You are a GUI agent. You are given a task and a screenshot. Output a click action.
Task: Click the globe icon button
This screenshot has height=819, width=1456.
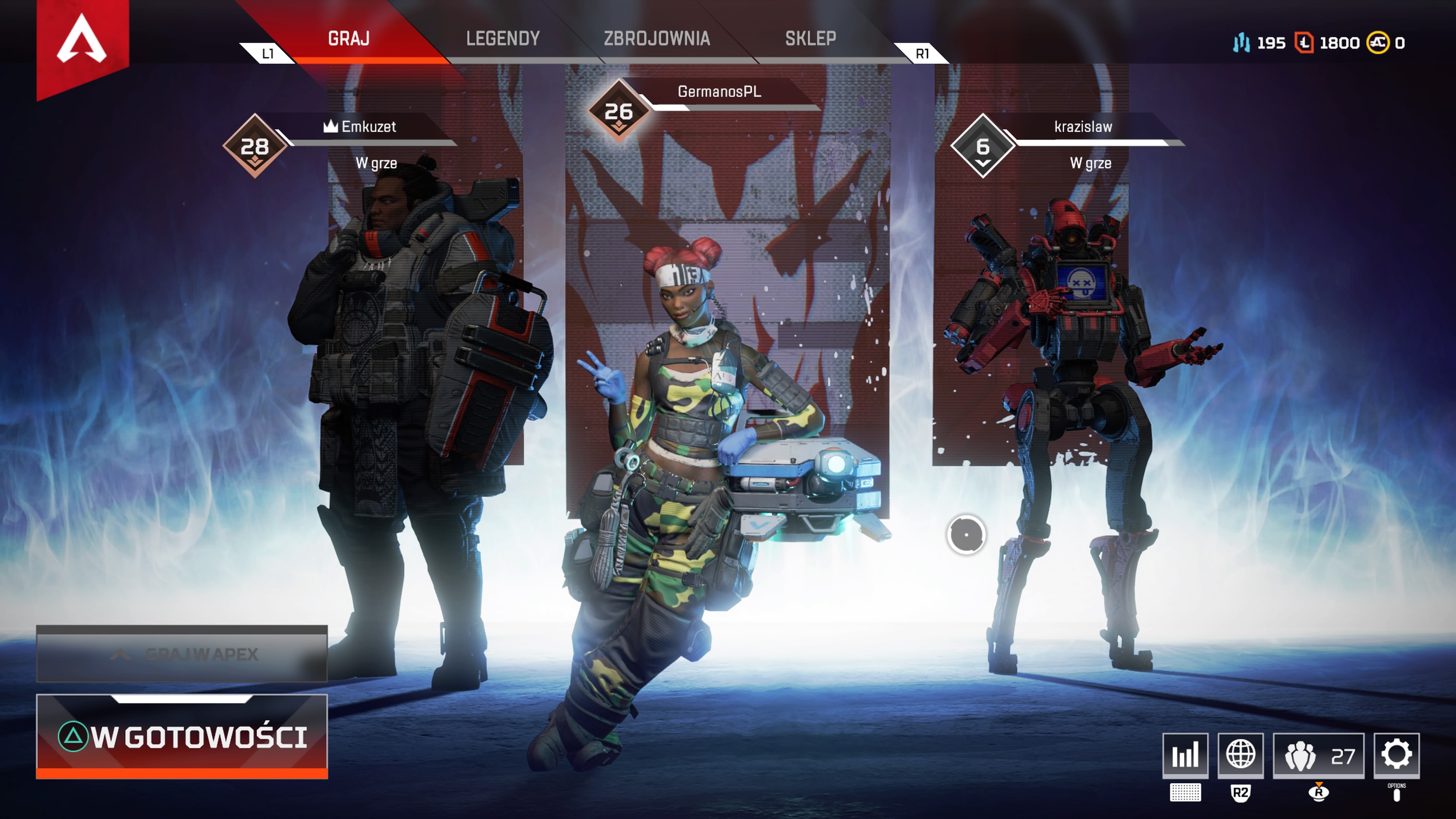point(1240,755)
